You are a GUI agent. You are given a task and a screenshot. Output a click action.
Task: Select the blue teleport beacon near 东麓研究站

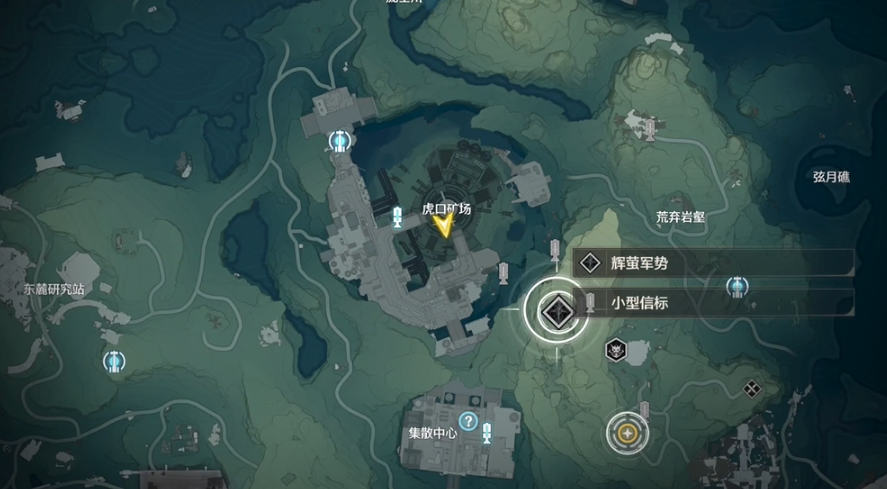point(113,361)
